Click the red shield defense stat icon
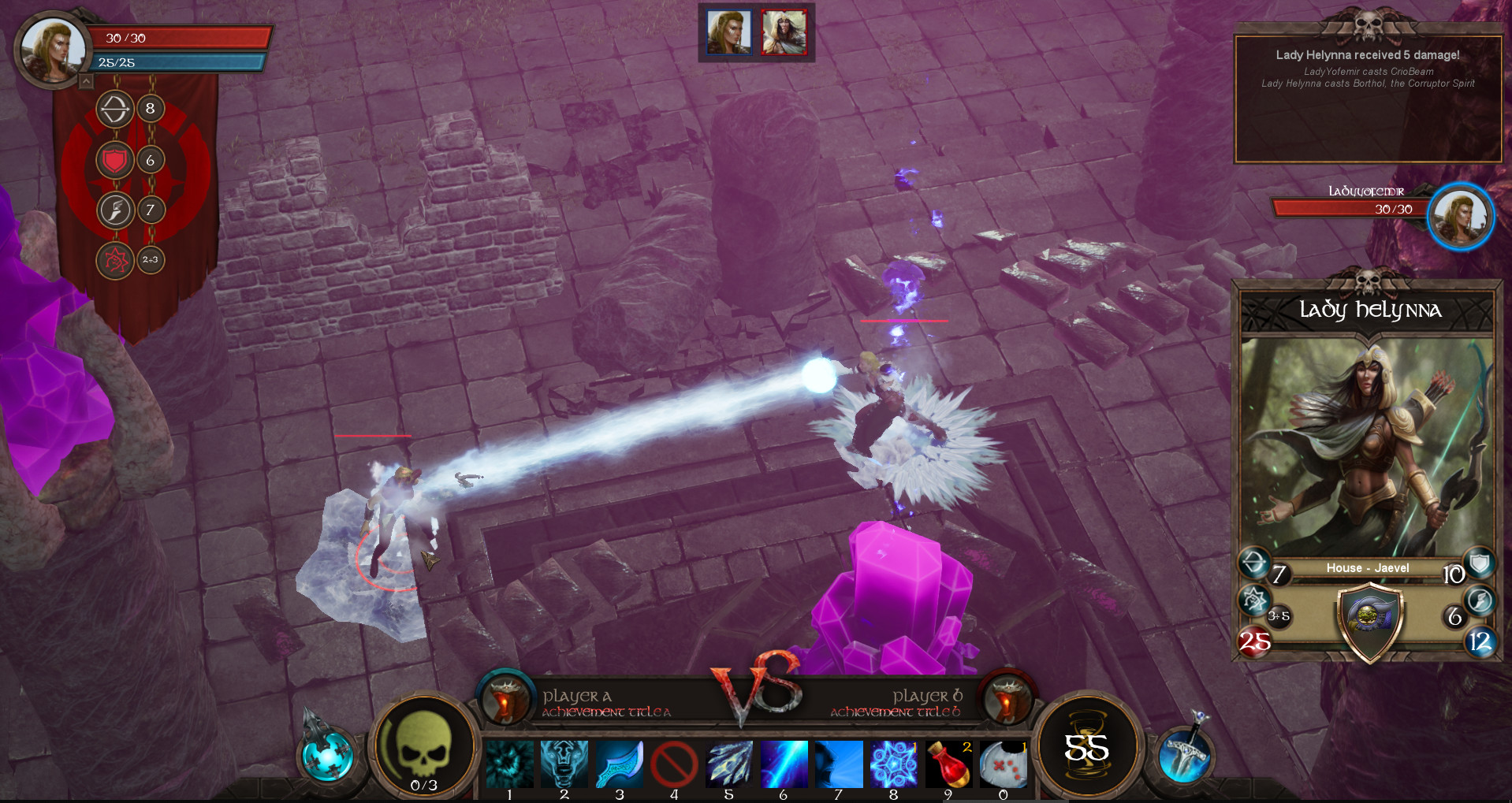Viewport: 1512px width, 803px height. (115, 160)
